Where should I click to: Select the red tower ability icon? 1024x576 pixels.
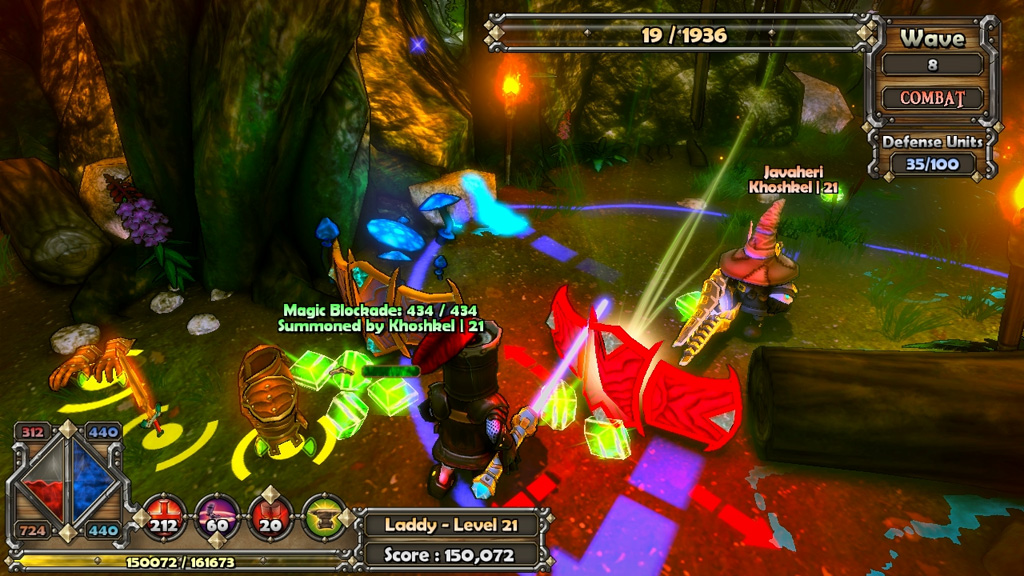tap(270, 515)
